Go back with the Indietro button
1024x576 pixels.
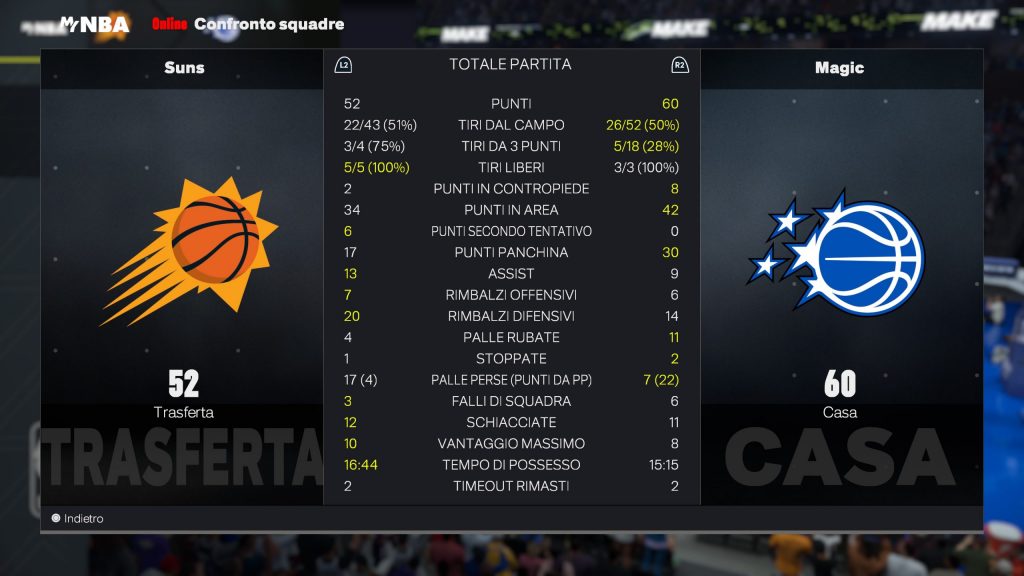pos(78,519)
